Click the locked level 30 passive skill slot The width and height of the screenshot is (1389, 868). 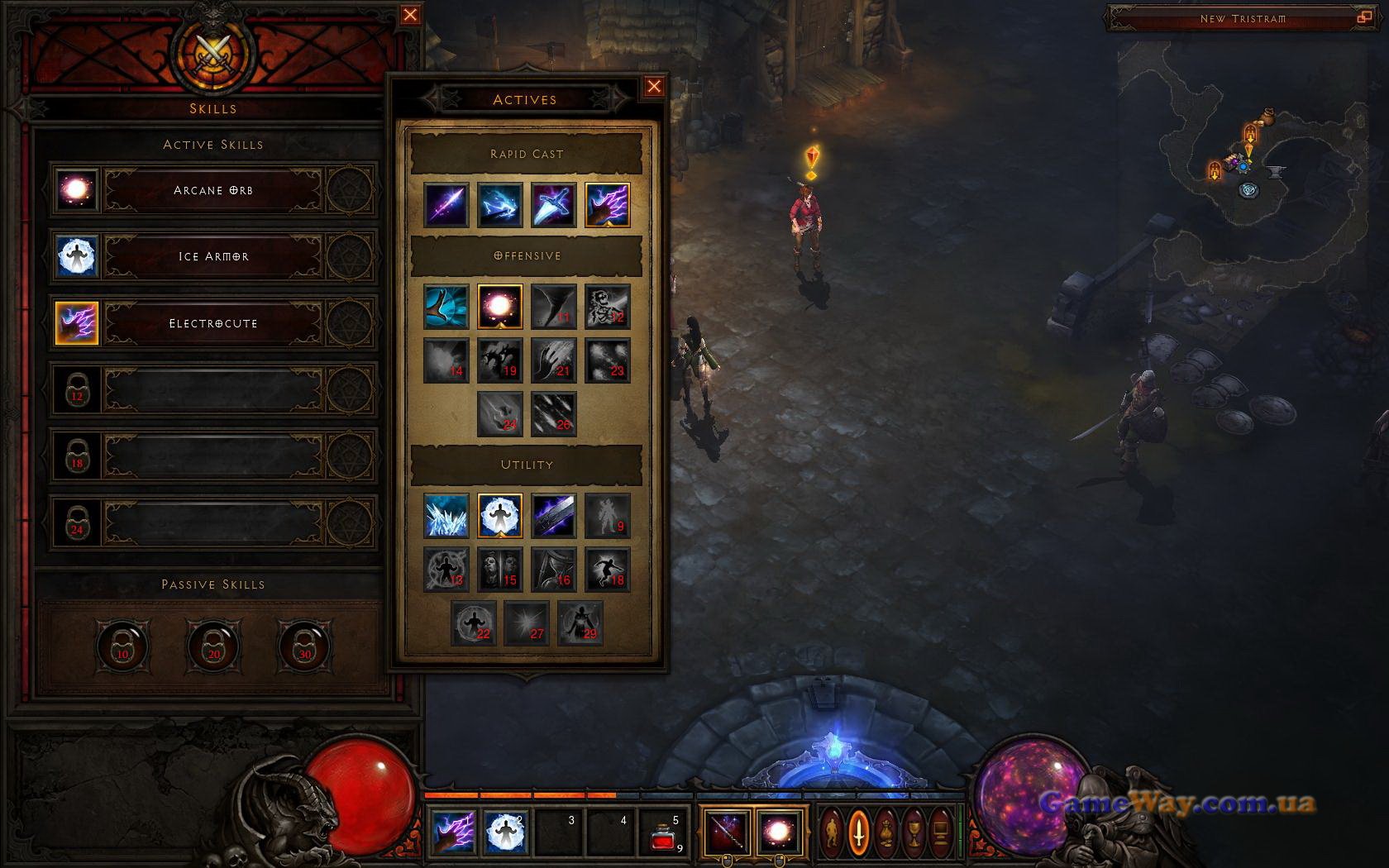304,646
